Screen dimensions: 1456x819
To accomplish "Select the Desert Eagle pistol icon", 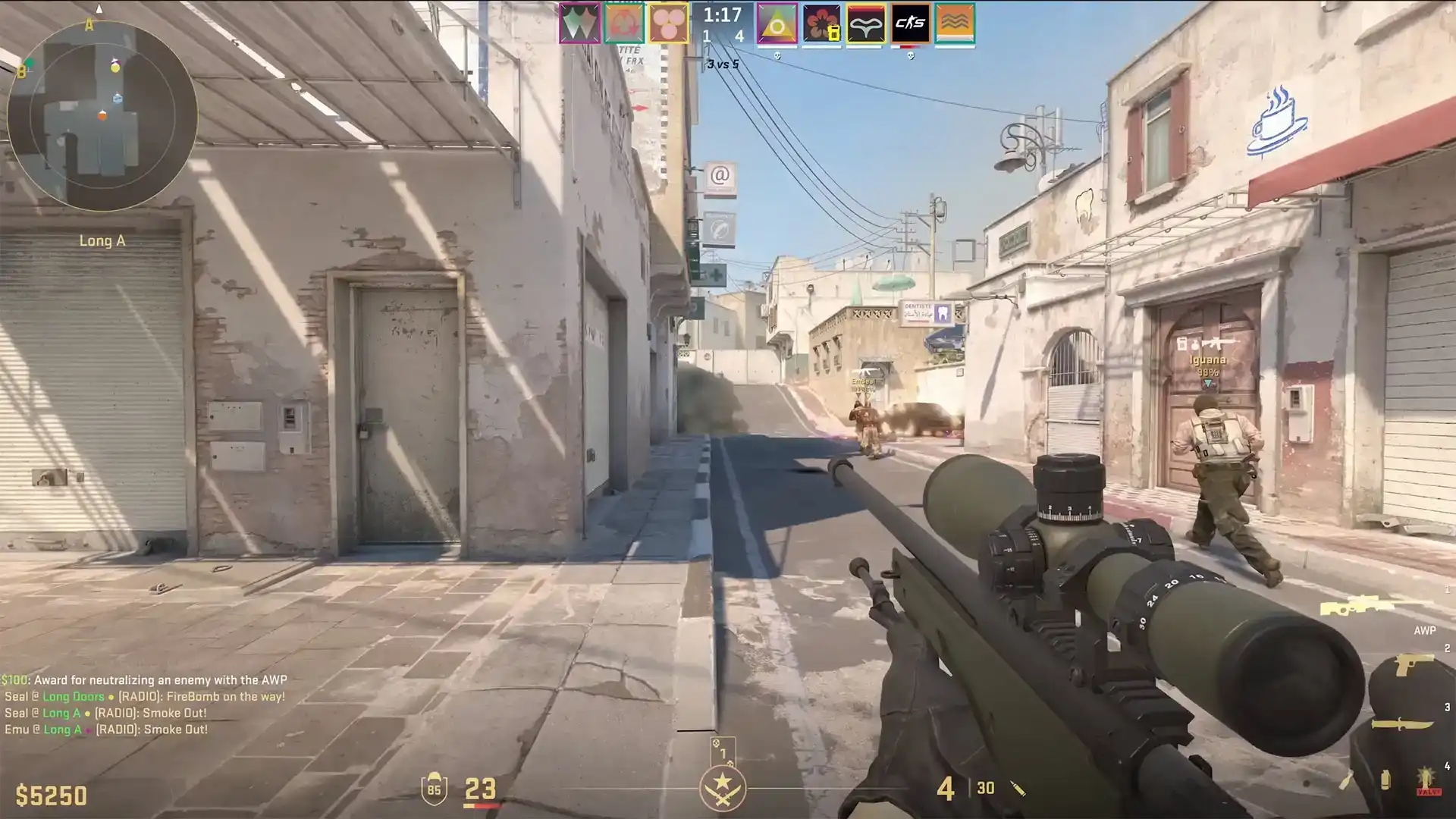I will 1414,665.
